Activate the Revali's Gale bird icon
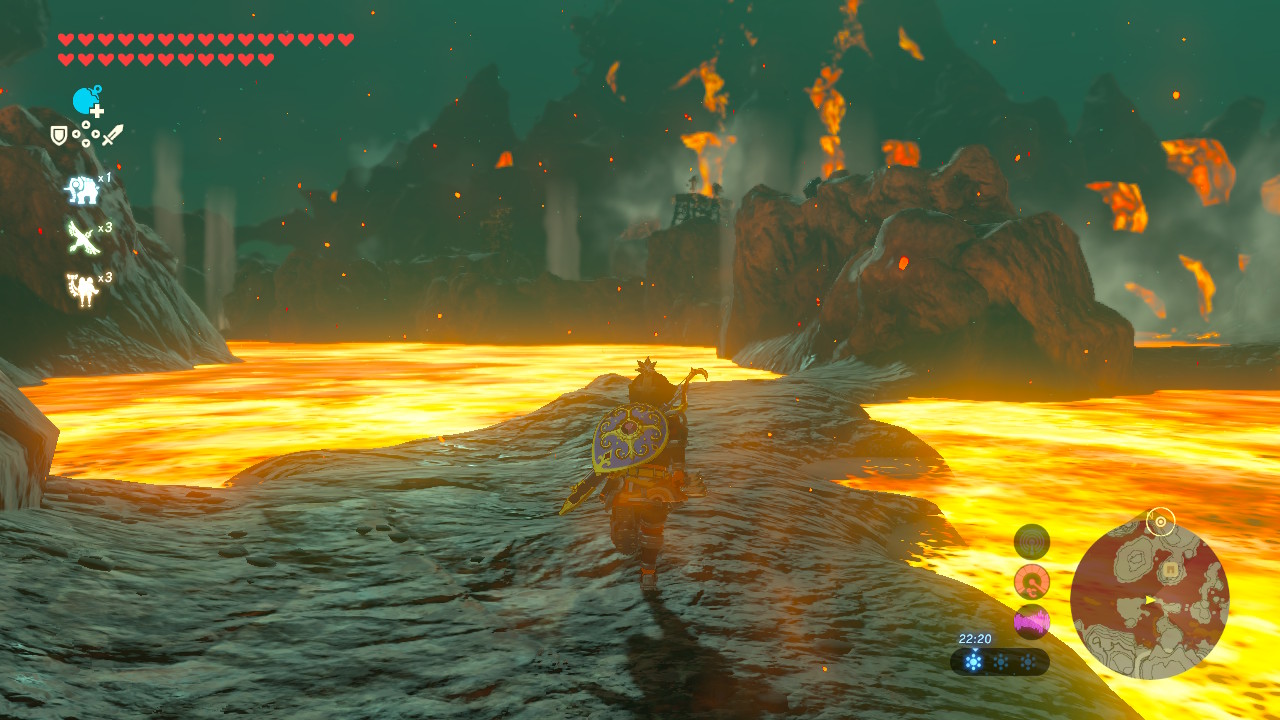The image size is (1280, 720). coord(81,238)
